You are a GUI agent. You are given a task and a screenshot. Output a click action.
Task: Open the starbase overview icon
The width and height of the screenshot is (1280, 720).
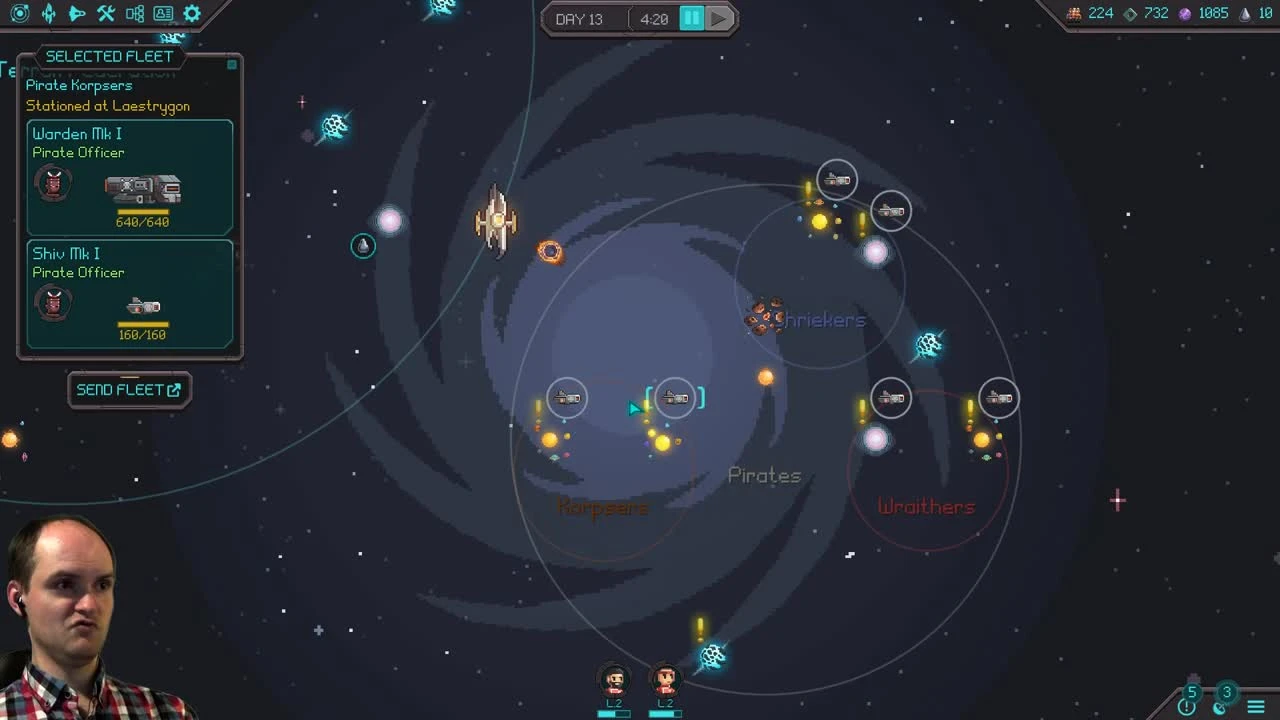pos(18,14)
